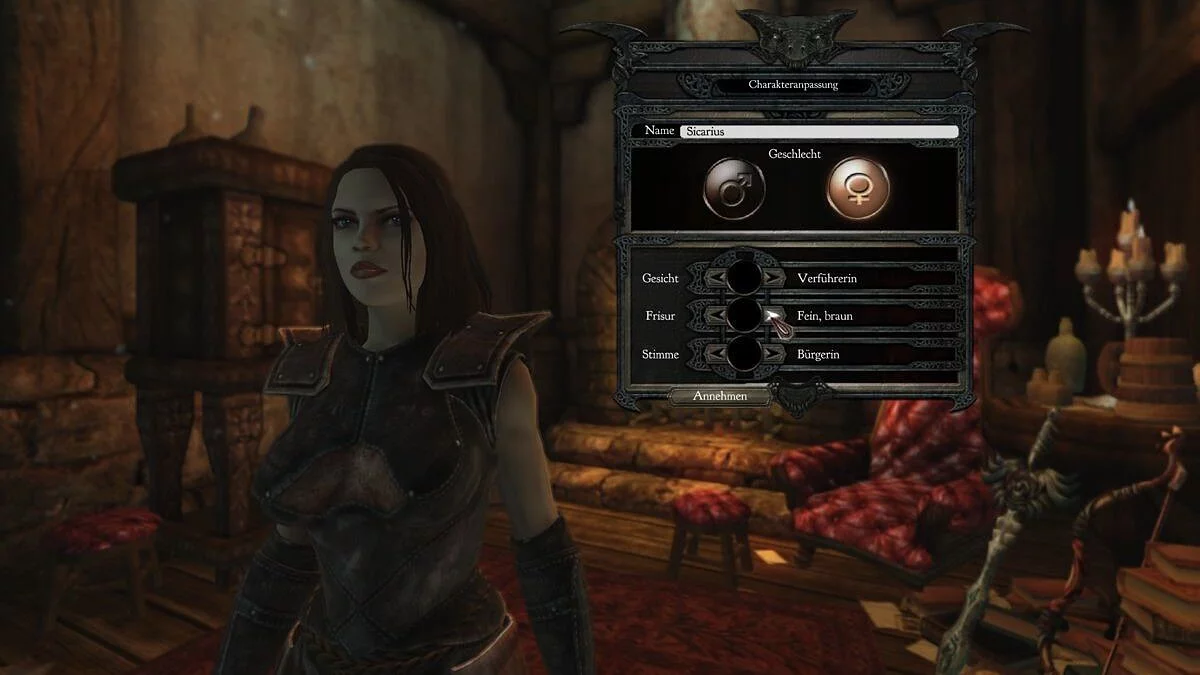The image size is (1200, 675).
Task: Choose the female gender symbol
Action: click(857, 187)
